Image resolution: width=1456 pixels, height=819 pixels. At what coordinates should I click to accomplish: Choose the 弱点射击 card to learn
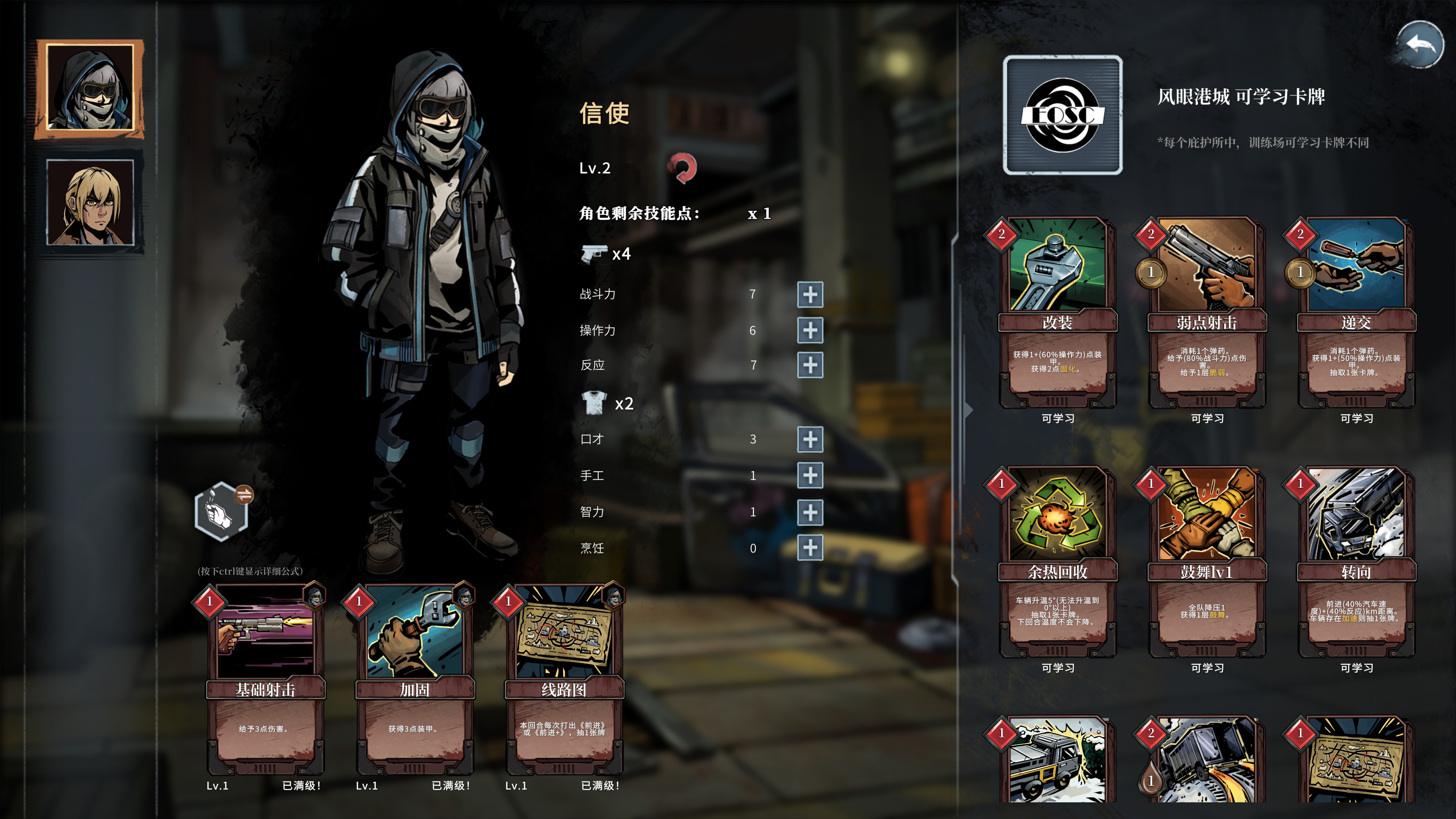click(x=1206, y=314)
